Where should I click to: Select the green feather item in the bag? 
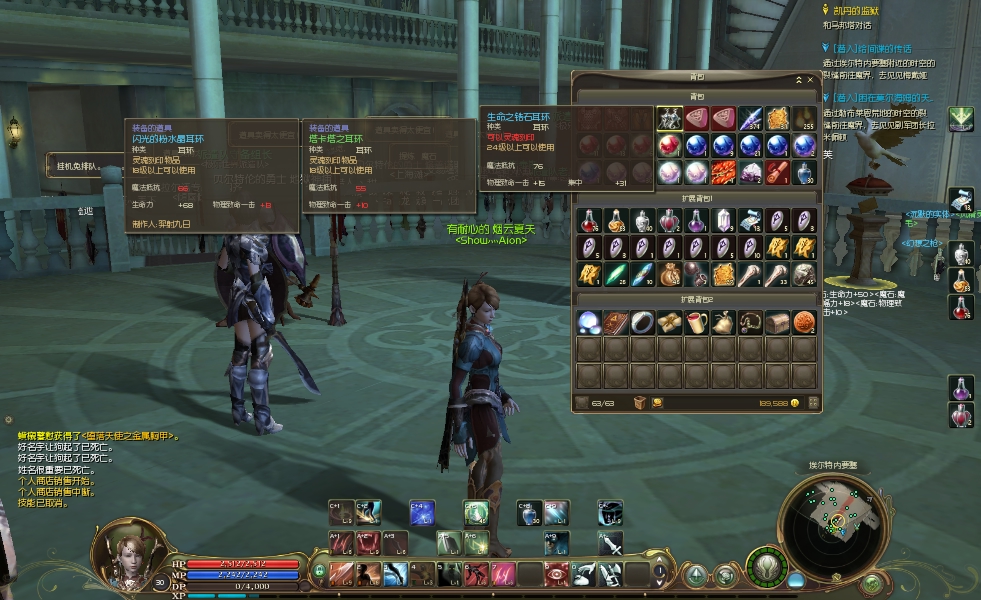615,273
